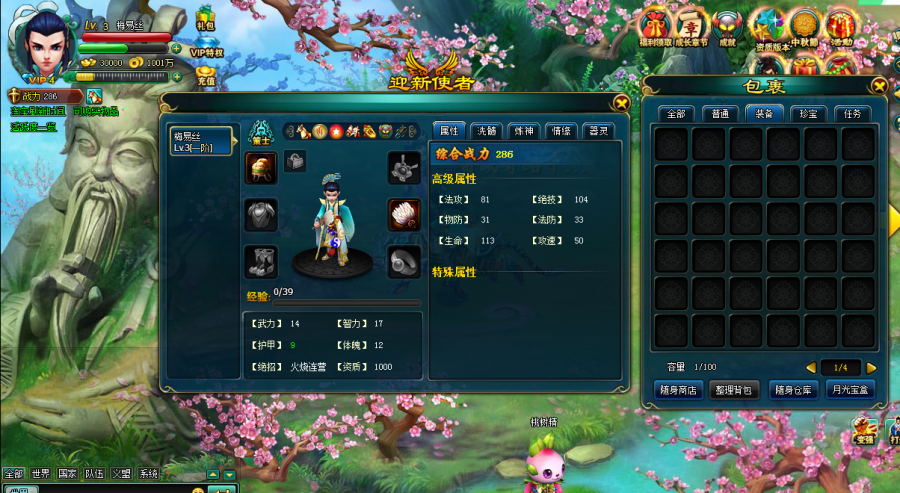Show 珍宝 items in bag
Image resolution: width=900 pixels, height=493 pixels.
(x=808, y=114)
